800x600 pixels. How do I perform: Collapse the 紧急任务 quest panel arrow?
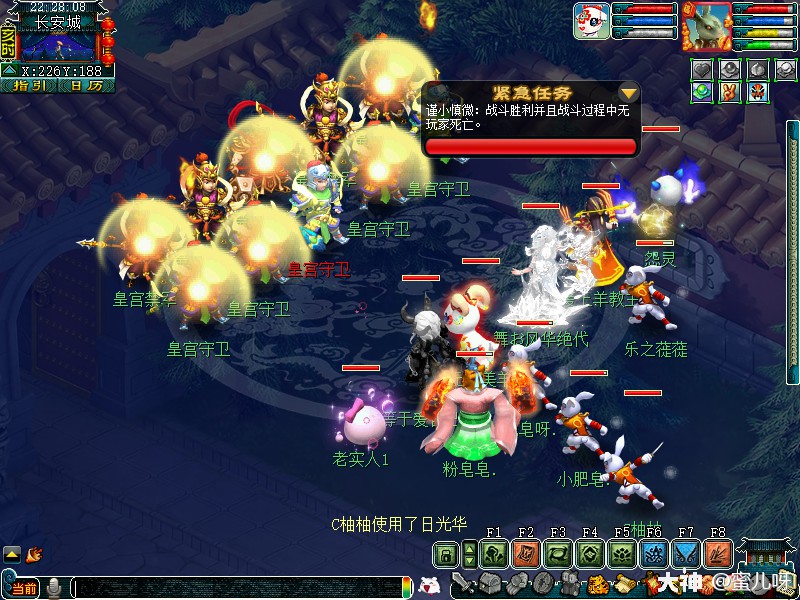[x=628, y=93]
